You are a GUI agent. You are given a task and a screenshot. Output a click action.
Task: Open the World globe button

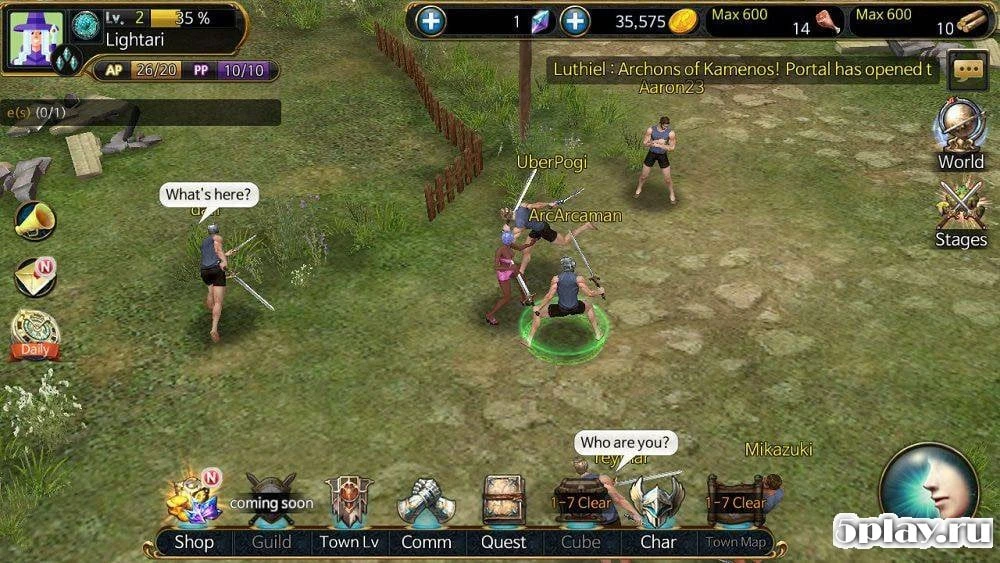960,134
